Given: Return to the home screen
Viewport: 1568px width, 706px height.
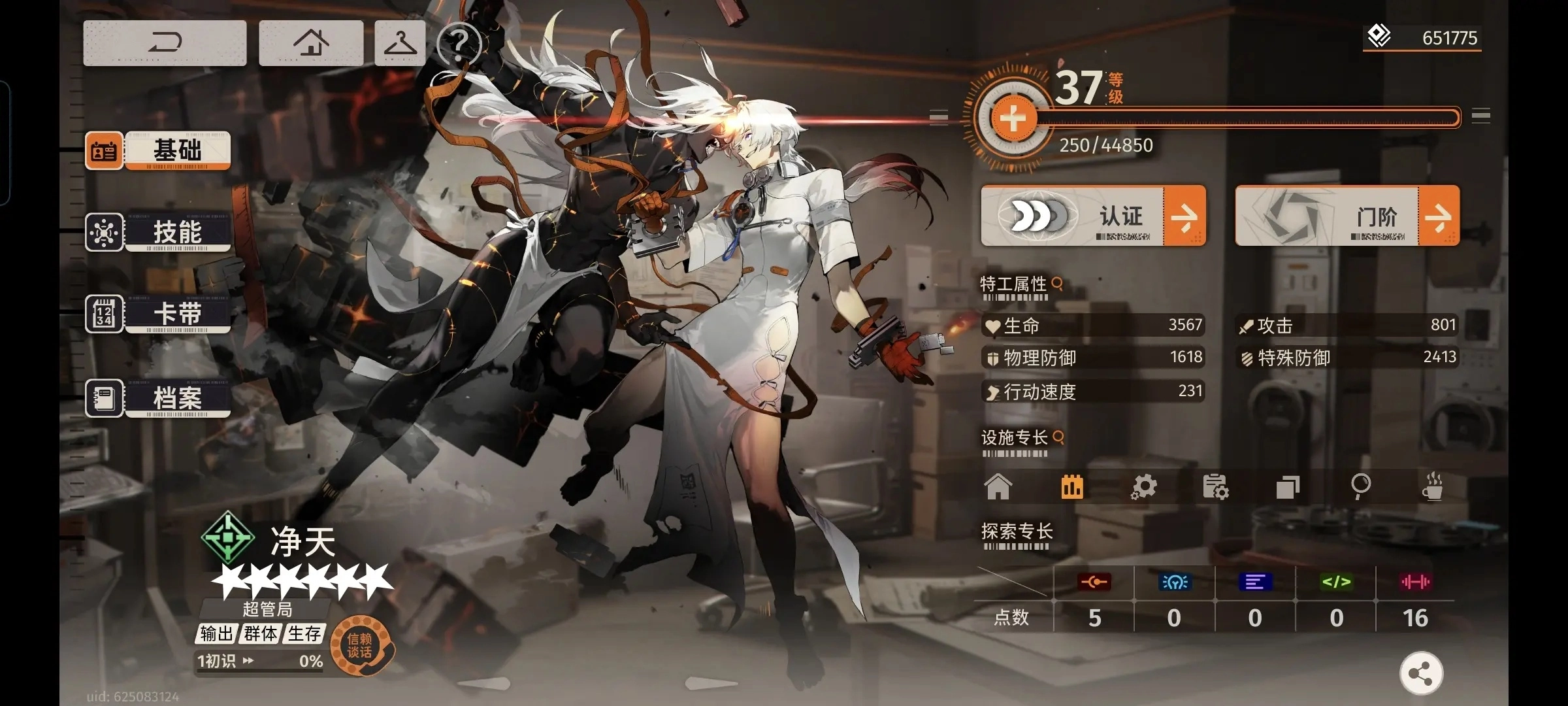Looking at the screenshot, I should [311, 43].
